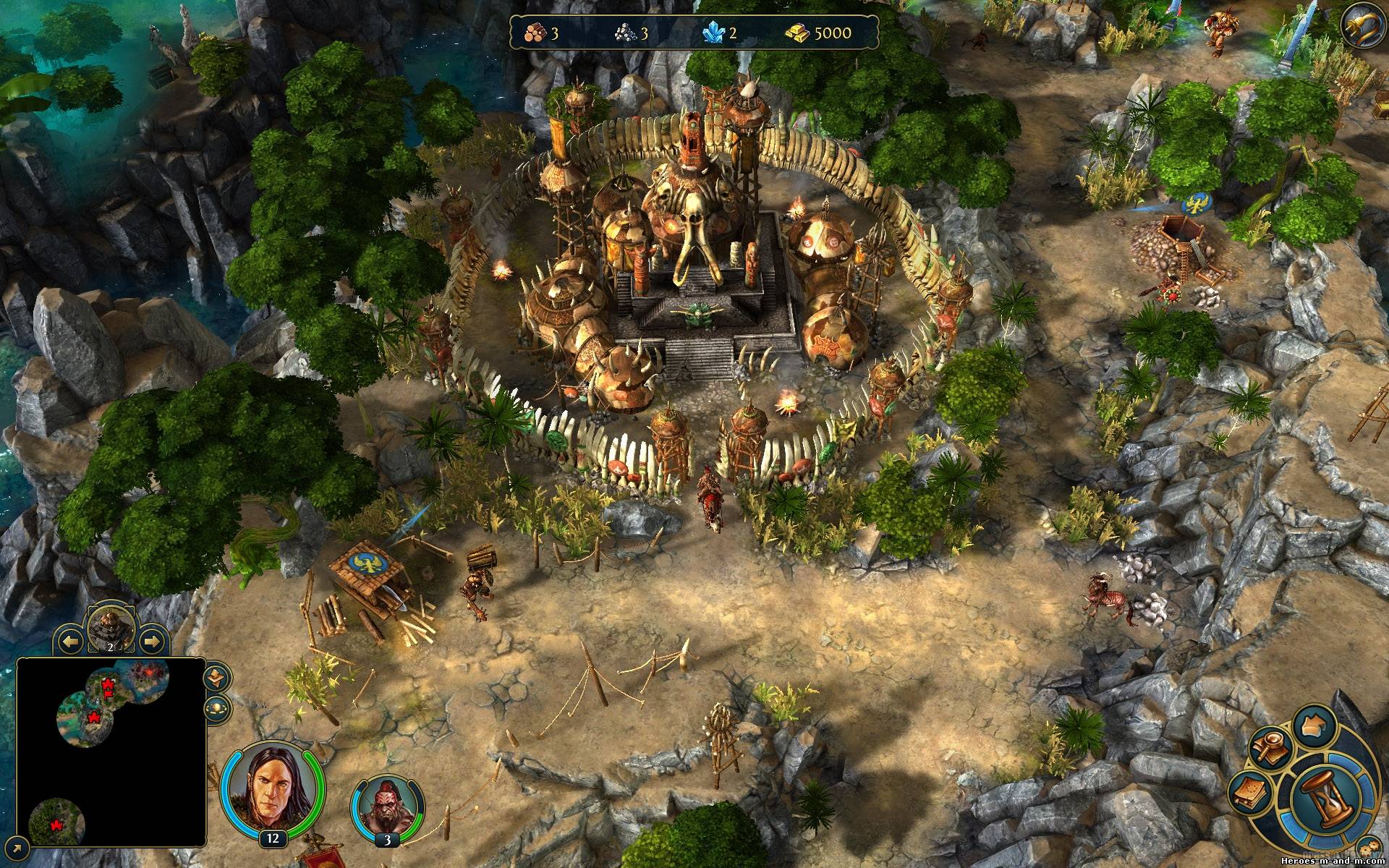Cycle to the previous town with left arrow
Screen dimensions: 1389x868
point(70,640)
